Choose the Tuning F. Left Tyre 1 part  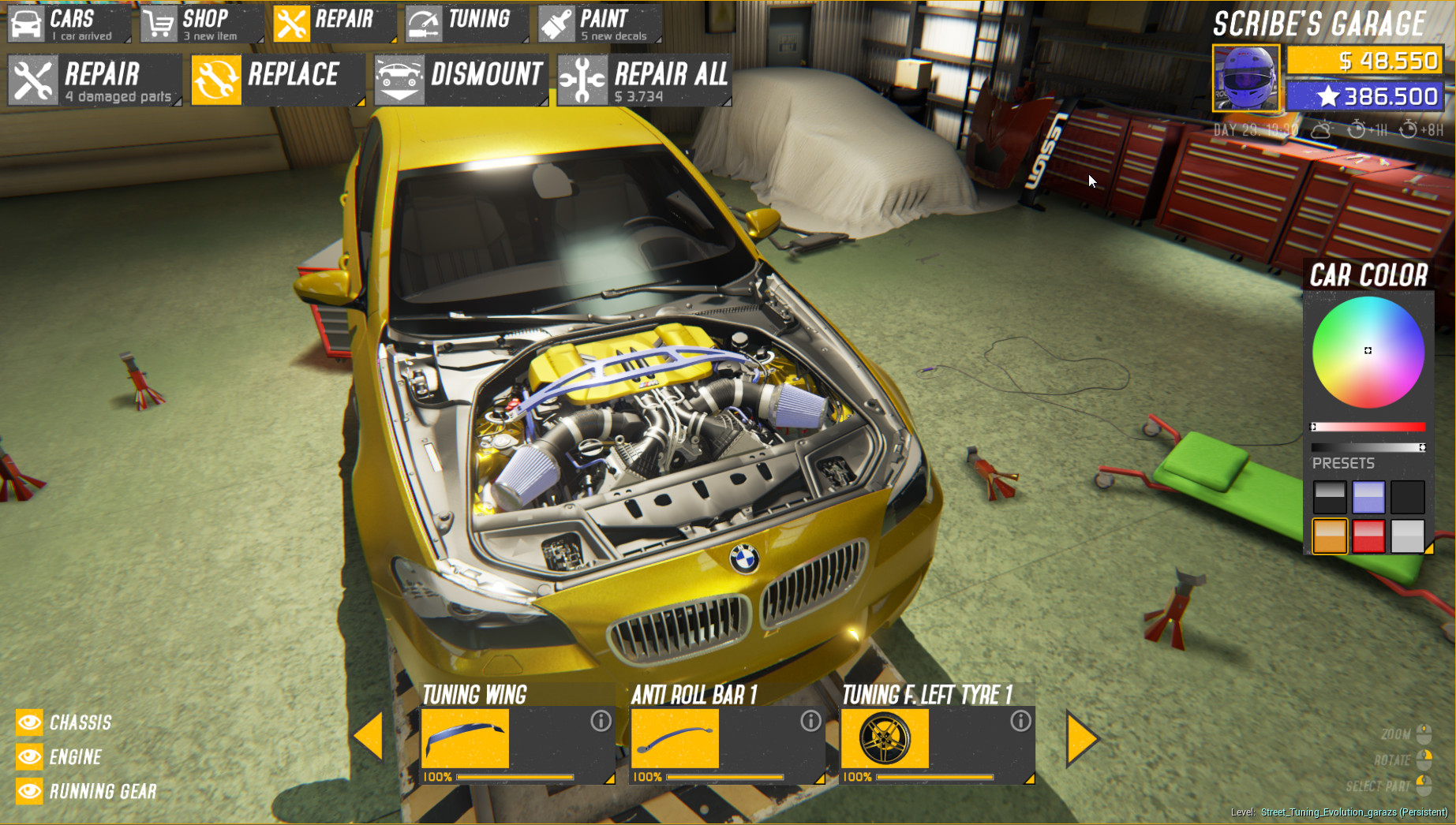[937, 738]
